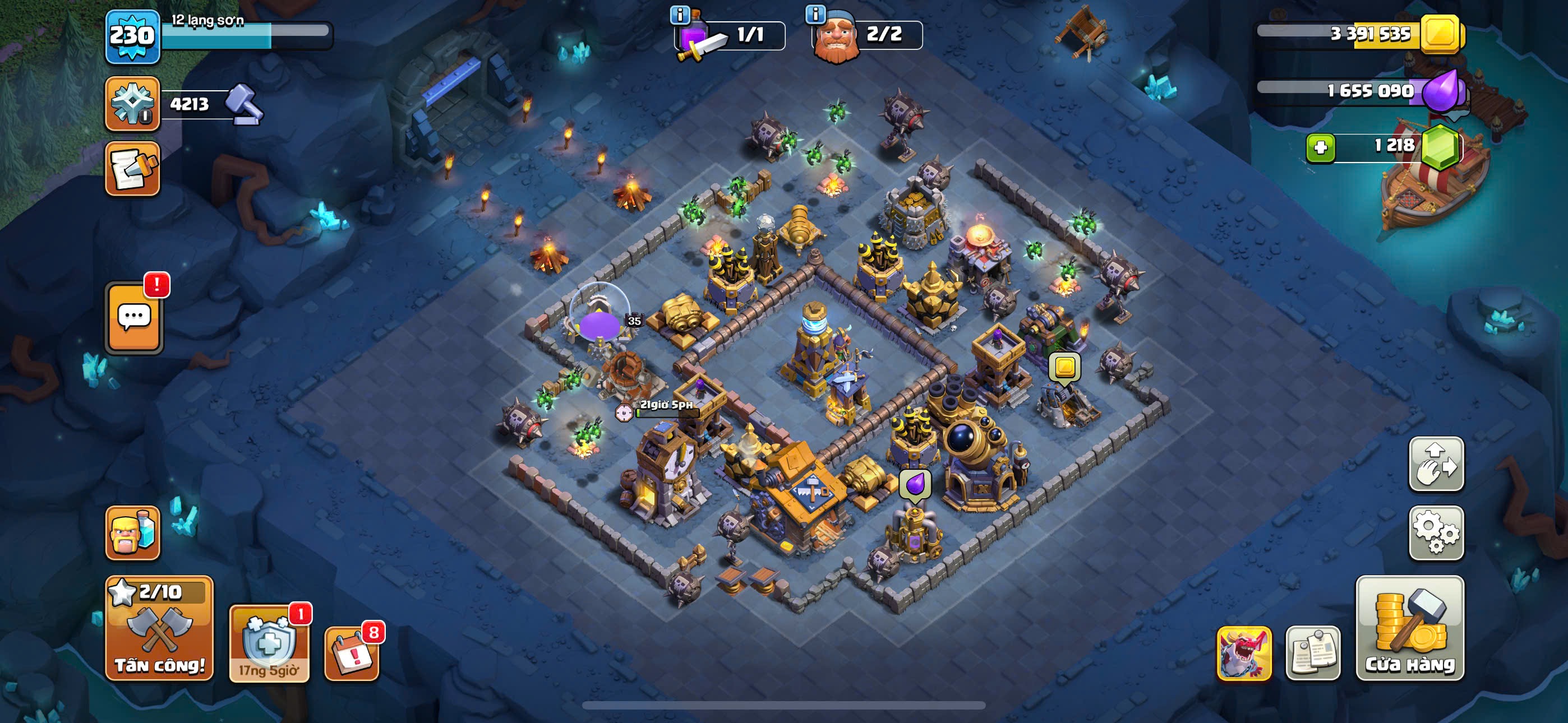
Task: Show info for the sword potion counter
Action: coord(680,15)
